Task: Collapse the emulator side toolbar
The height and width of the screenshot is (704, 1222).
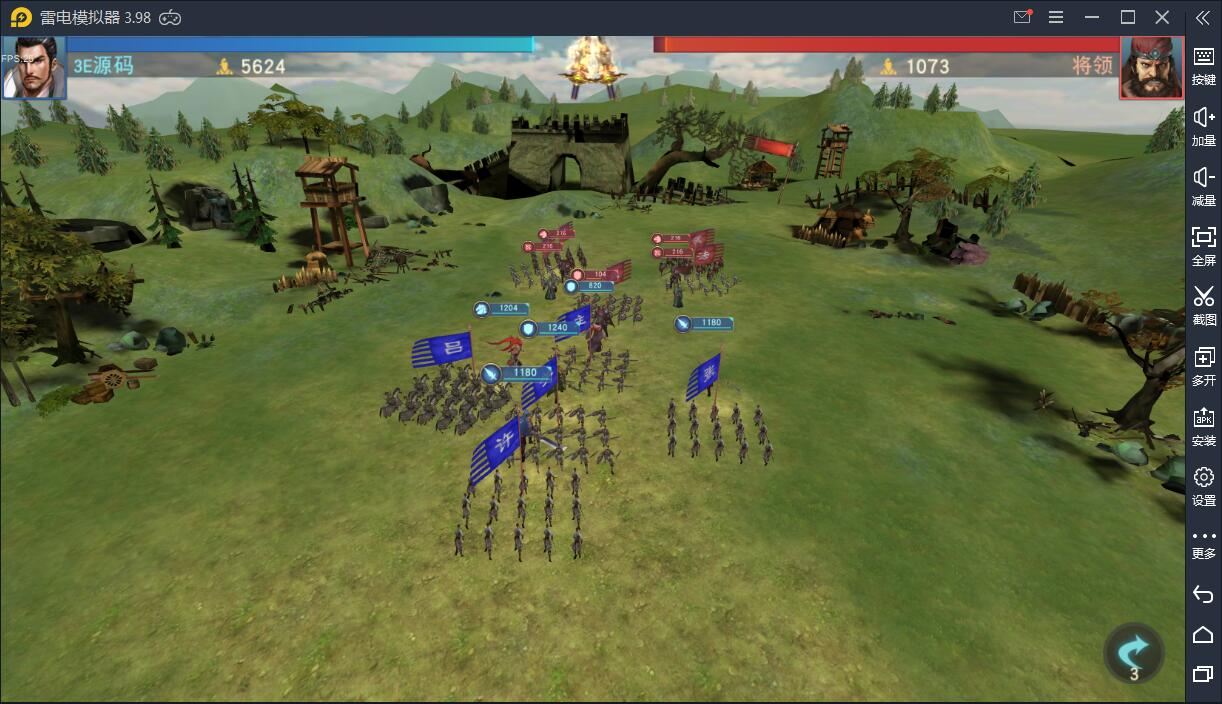Action: 1203,17
